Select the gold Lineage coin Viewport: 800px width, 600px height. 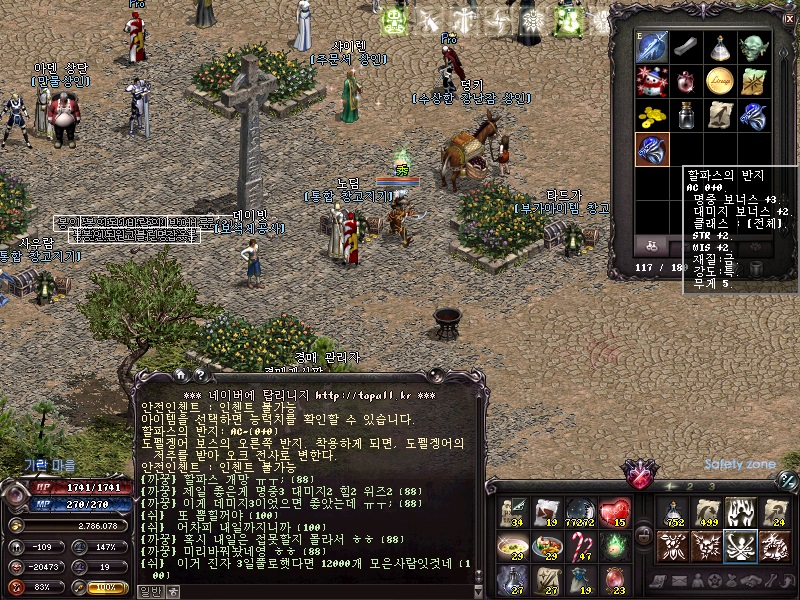pos(721,81)
